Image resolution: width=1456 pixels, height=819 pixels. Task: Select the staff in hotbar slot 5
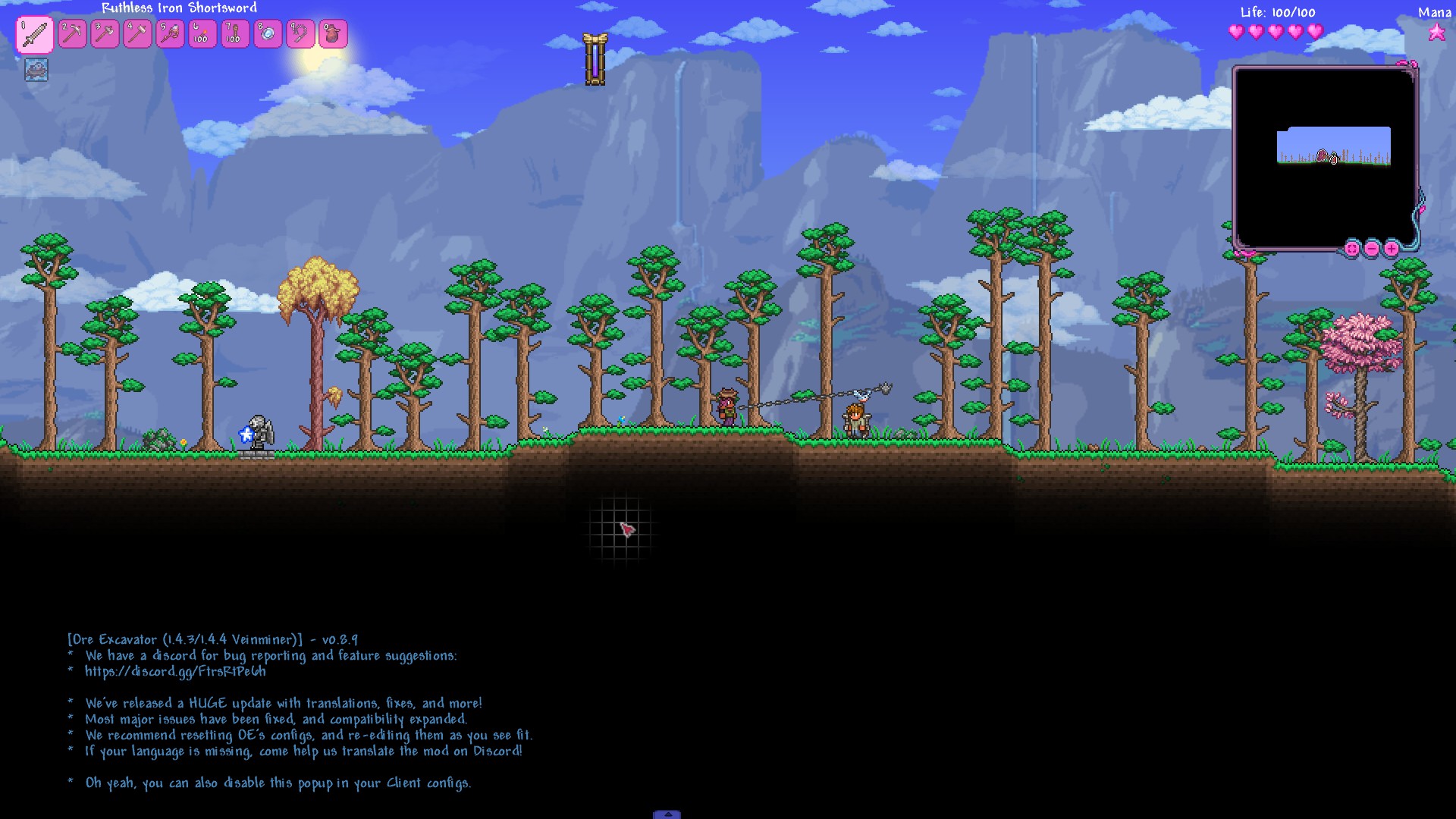(171, 34)
